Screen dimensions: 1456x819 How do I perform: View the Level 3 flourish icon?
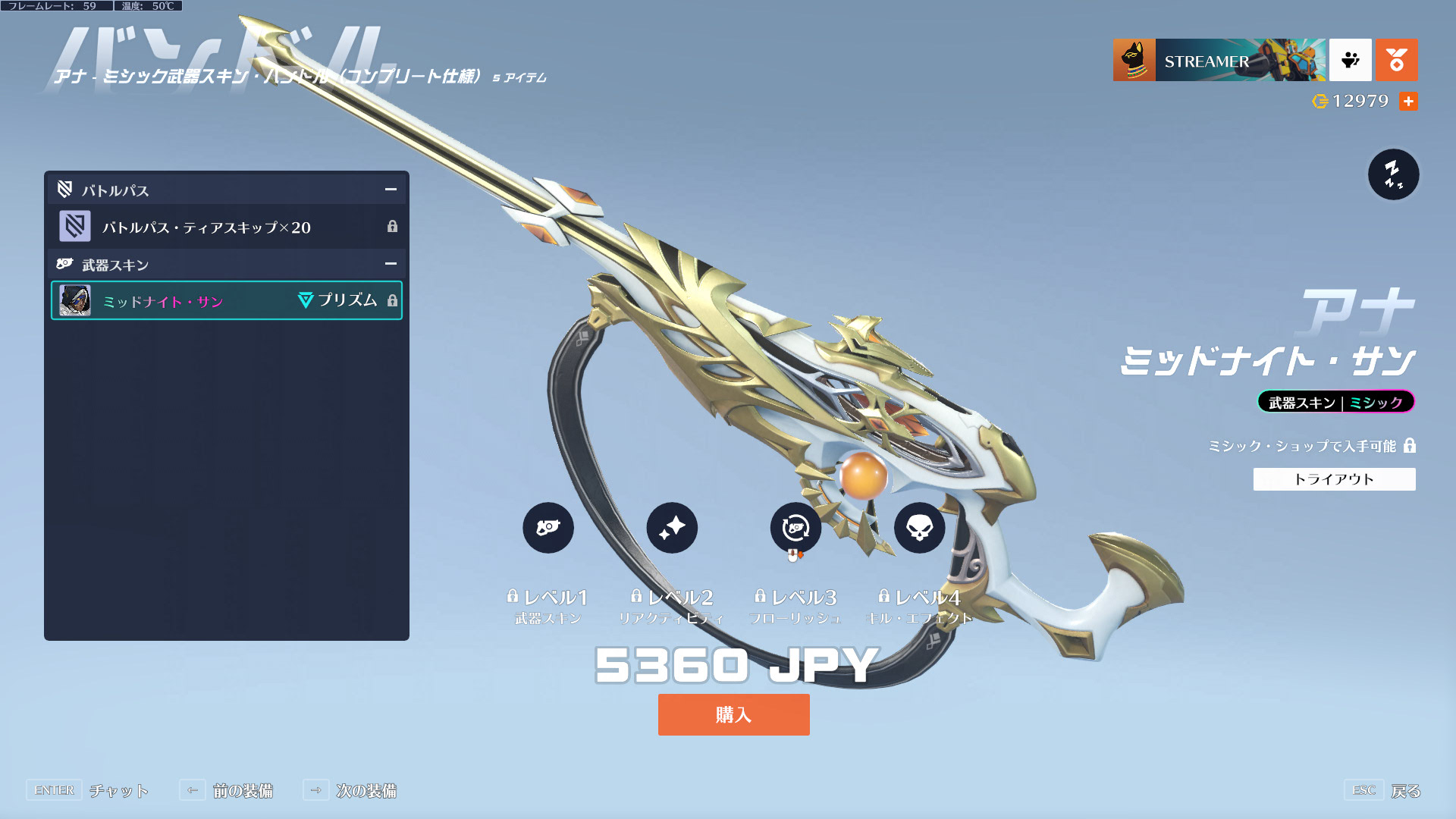795,528
